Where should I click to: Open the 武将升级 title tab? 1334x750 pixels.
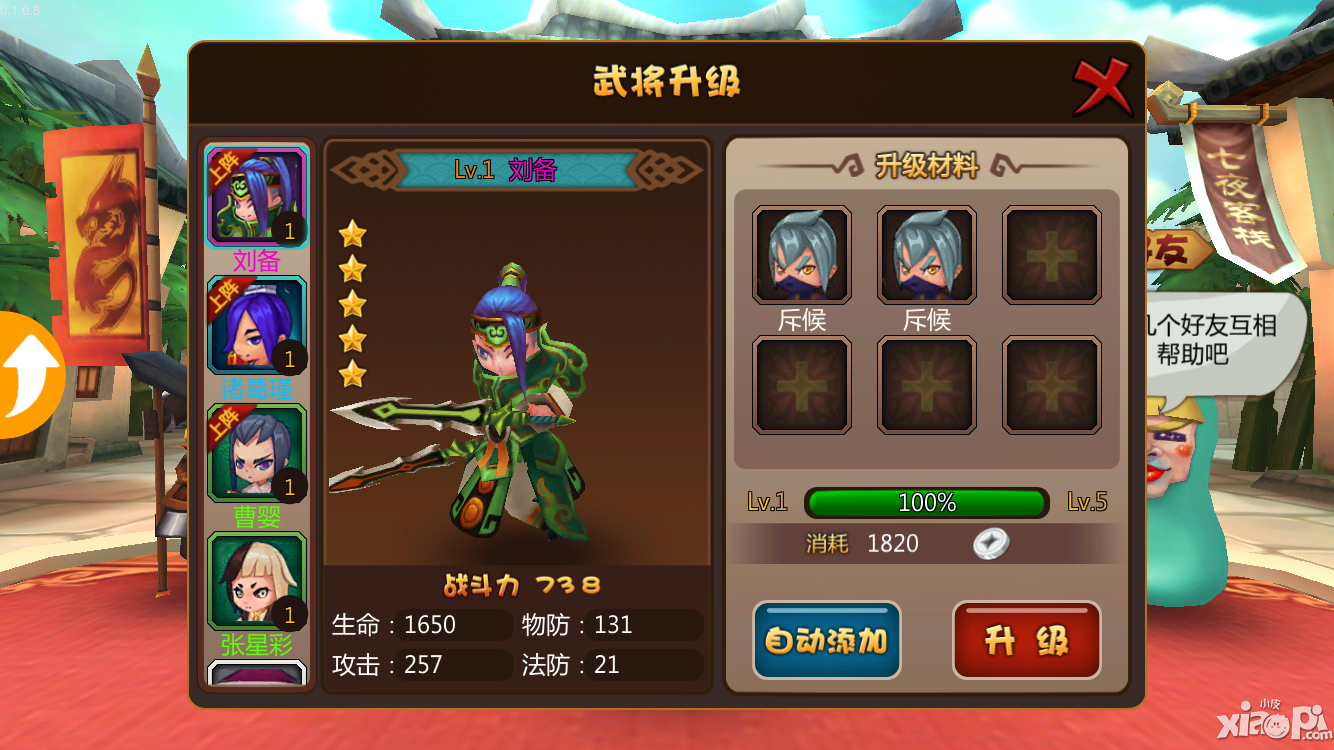[667, 84]
